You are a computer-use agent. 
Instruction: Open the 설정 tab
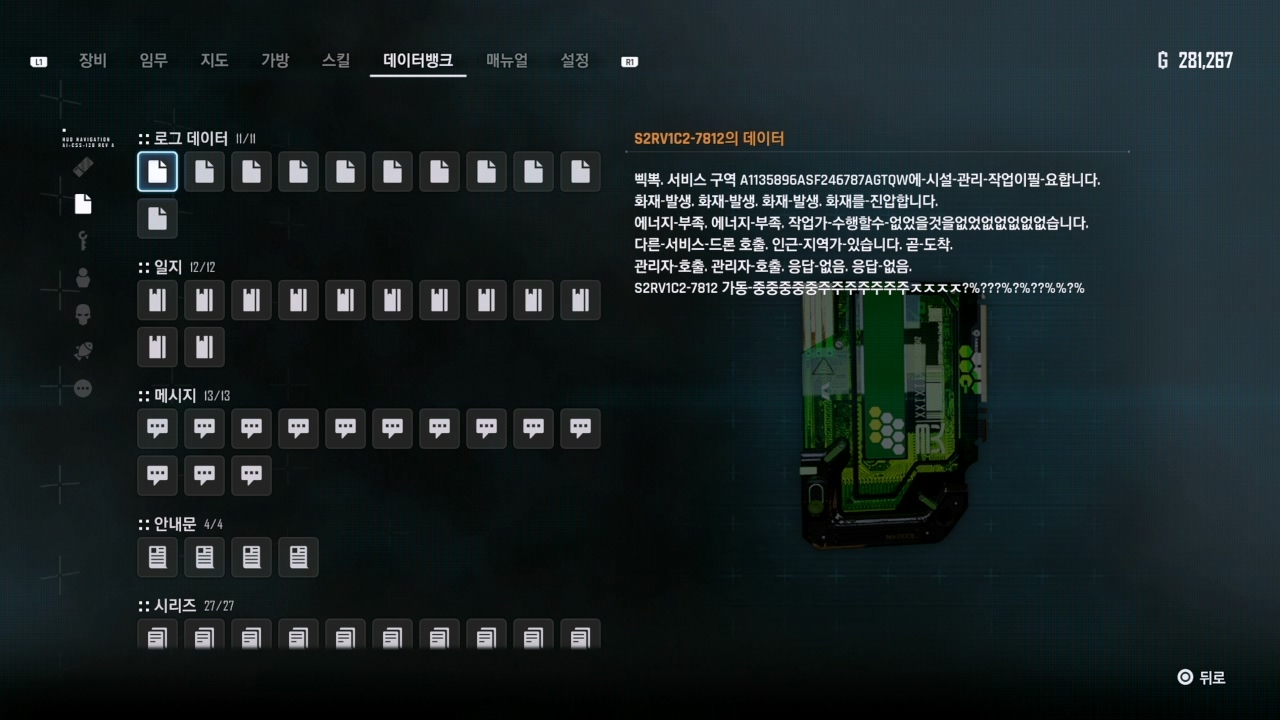click(574, 60)
